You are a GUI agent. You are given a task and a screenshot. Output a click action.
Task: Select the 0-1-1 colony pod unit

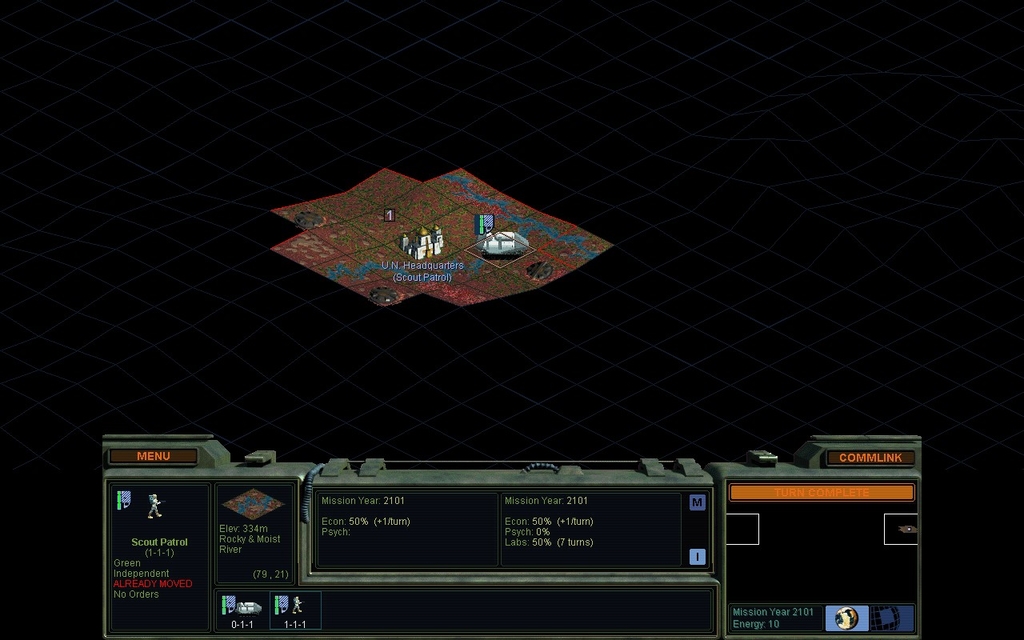pos(242,609)
